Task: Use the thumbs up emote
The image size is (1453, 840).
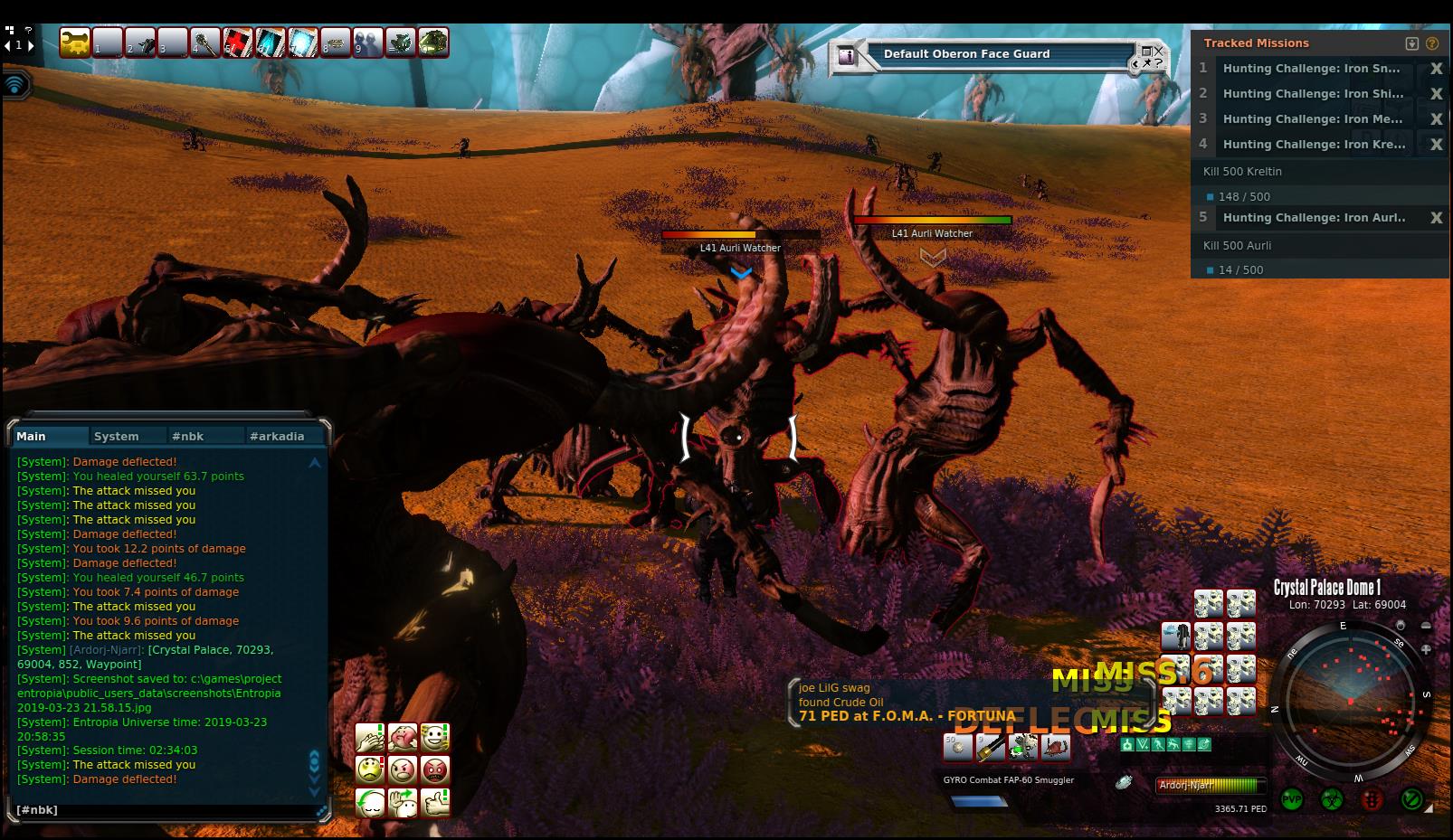Action: point(435,802)
